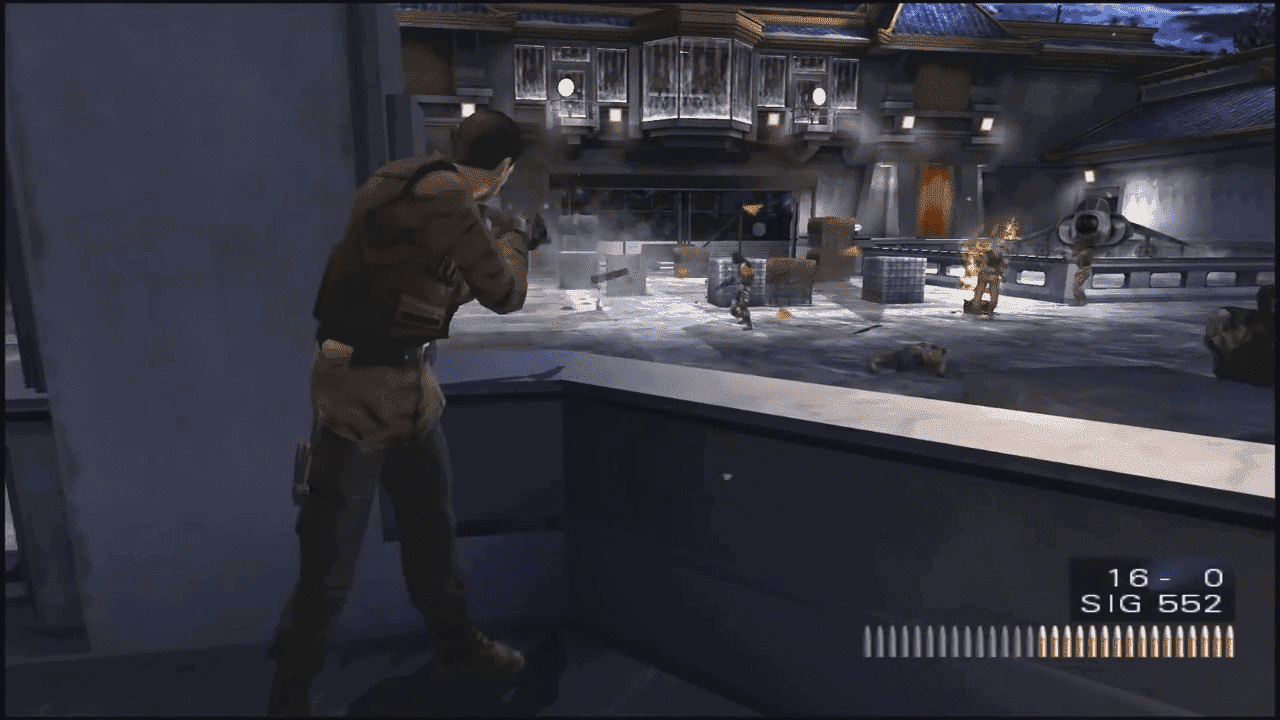This screenshot has height=720, width=1280.
Task: Click the pistol holster on the player's leg
Action: 305,465
